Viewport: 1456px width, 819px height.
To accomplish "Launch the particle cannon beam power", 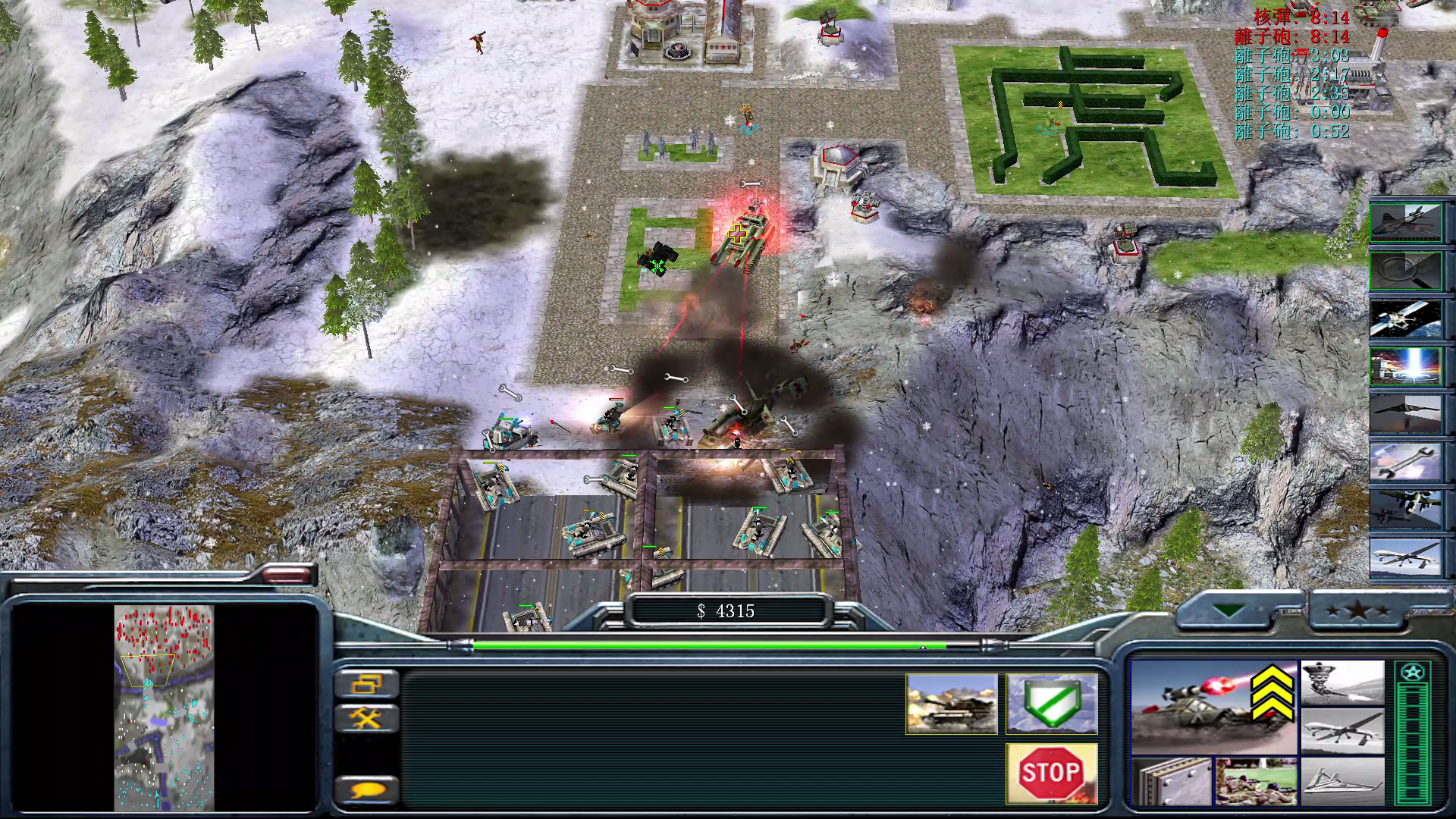I will tap(1405, 366).
